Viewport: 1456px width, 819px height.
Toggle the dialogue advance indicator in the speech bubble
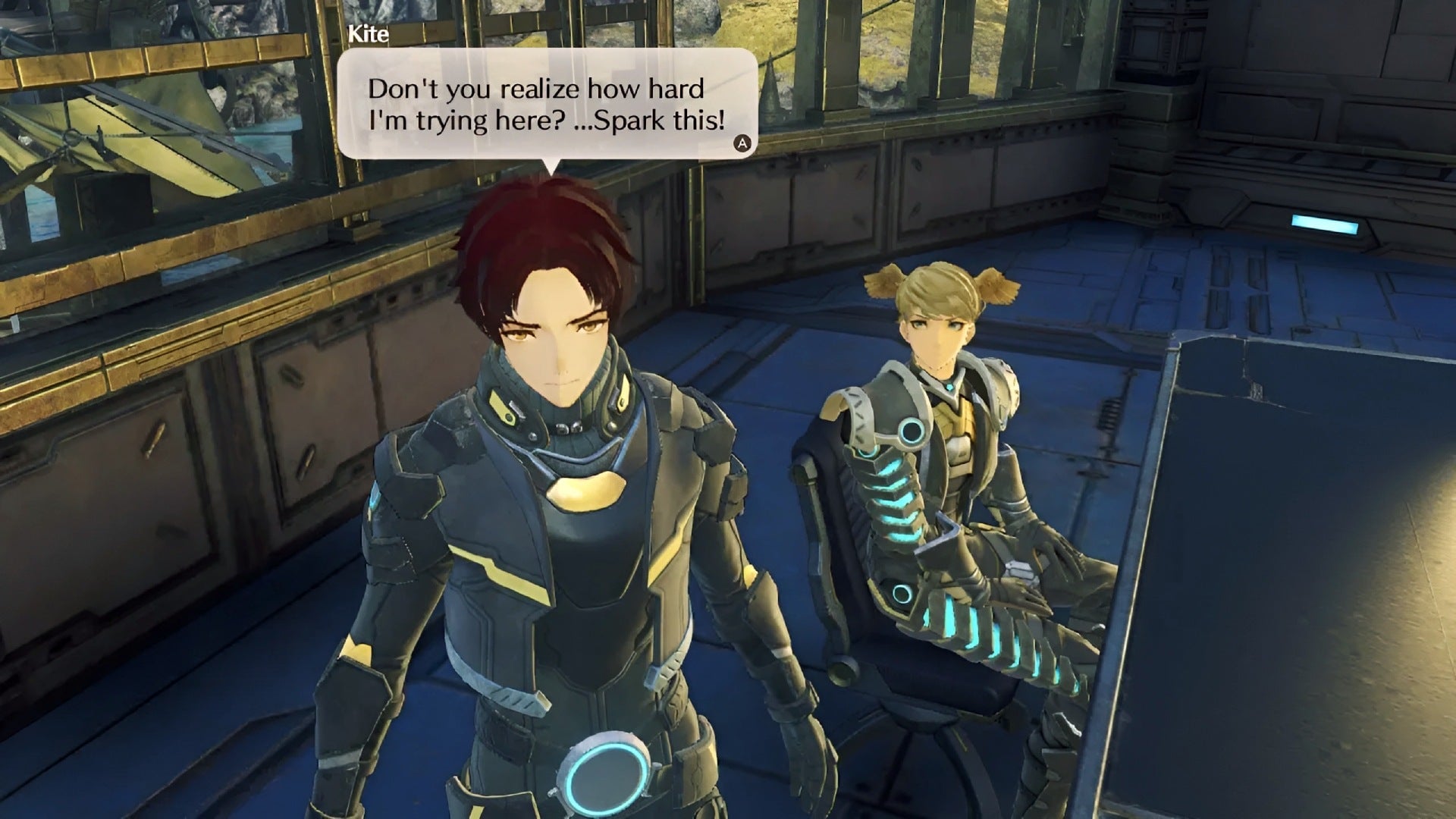pyautogui.click(x=743, y=141)
